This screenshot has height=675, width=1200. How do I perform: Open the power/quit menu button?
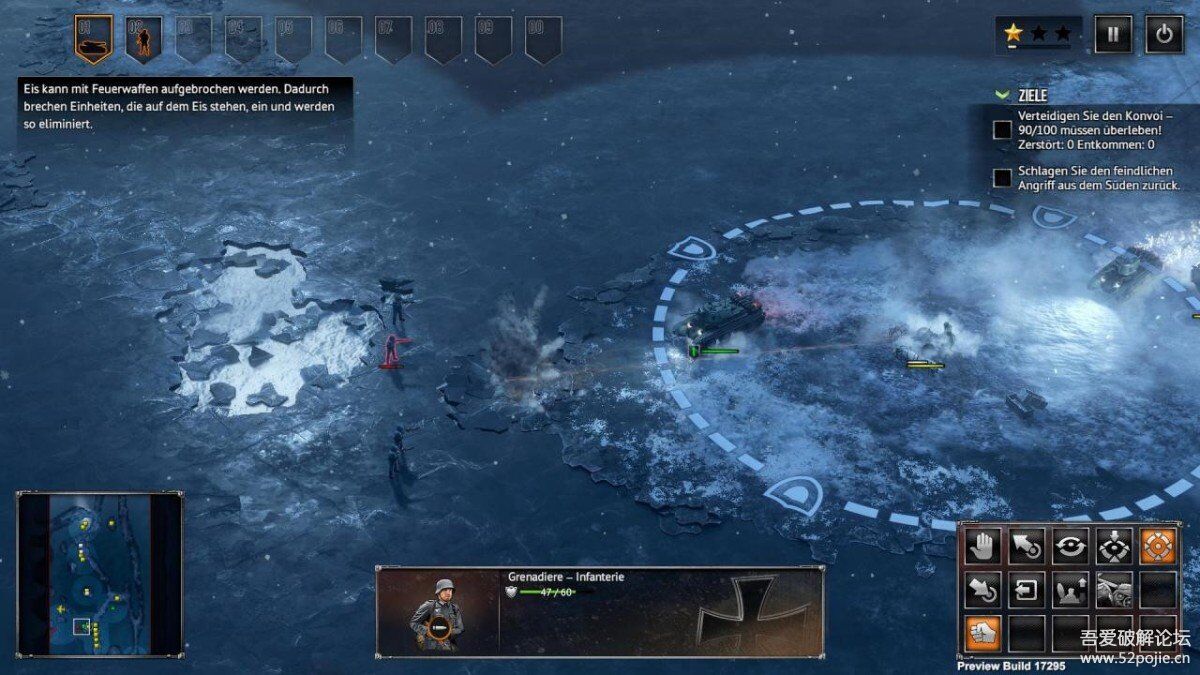(x=1163, y=34)
